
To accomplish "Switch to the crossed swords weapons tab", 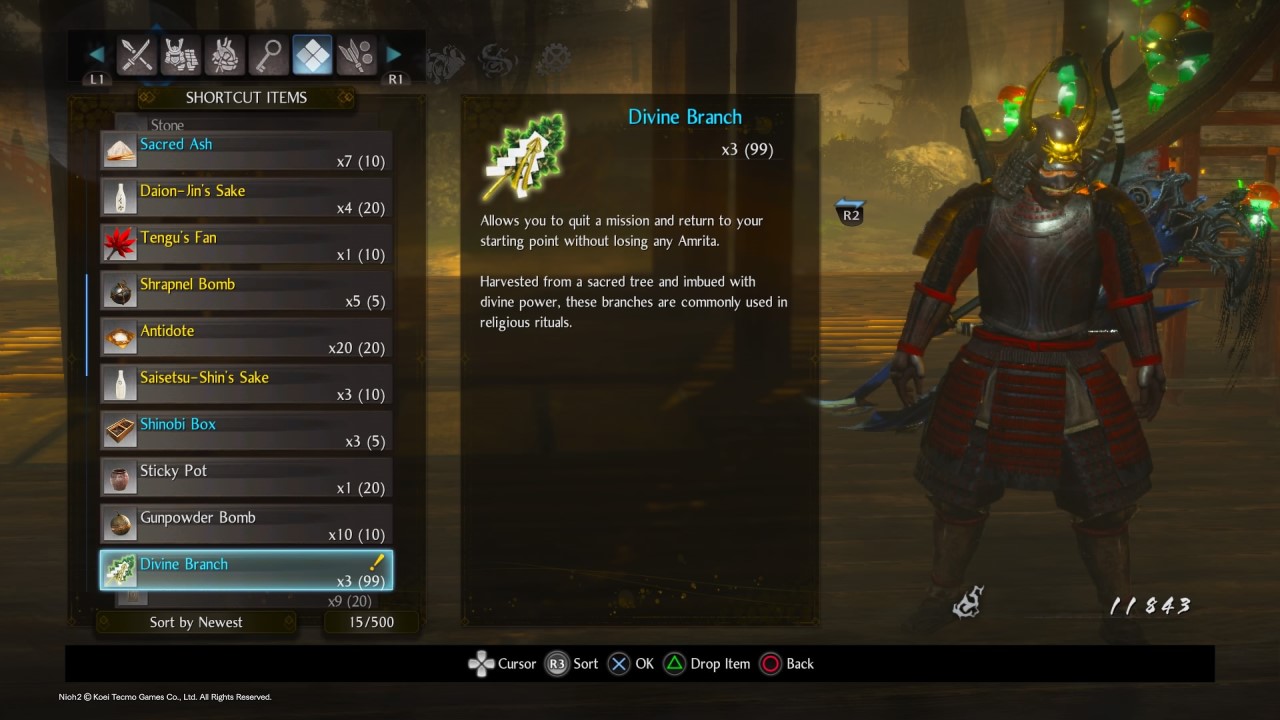I will click(x=136, y=56).
